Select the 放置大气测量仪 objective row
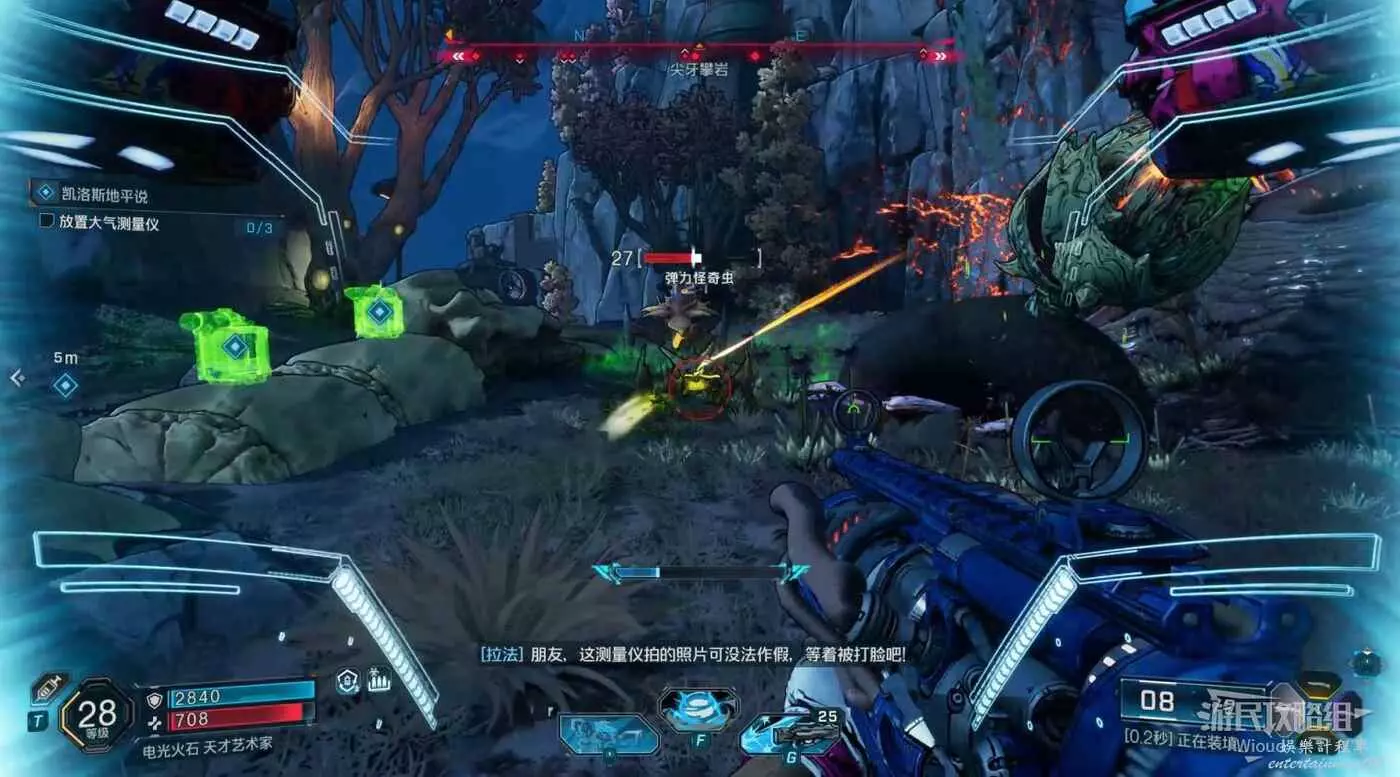The width and height of the screenshot is (1400, 777). point(110,223)
